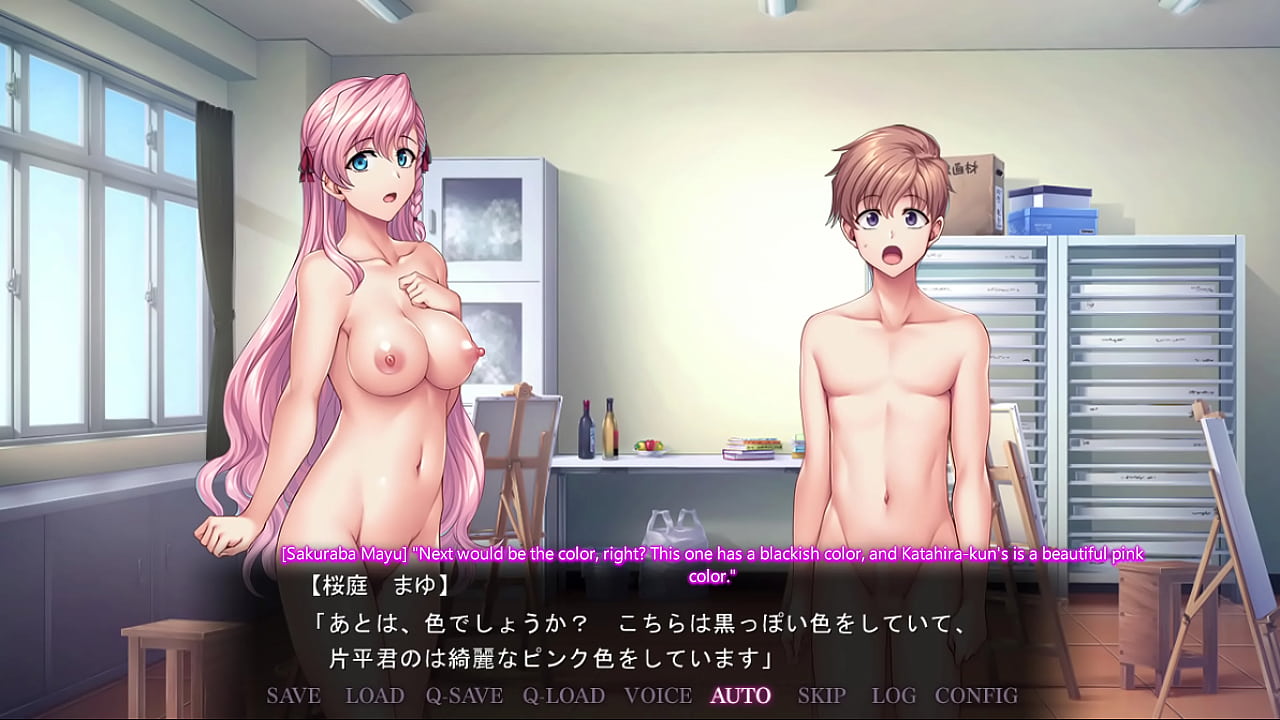
Task: Quick save with Q-SAVE
Action: [x=463, y=695]
